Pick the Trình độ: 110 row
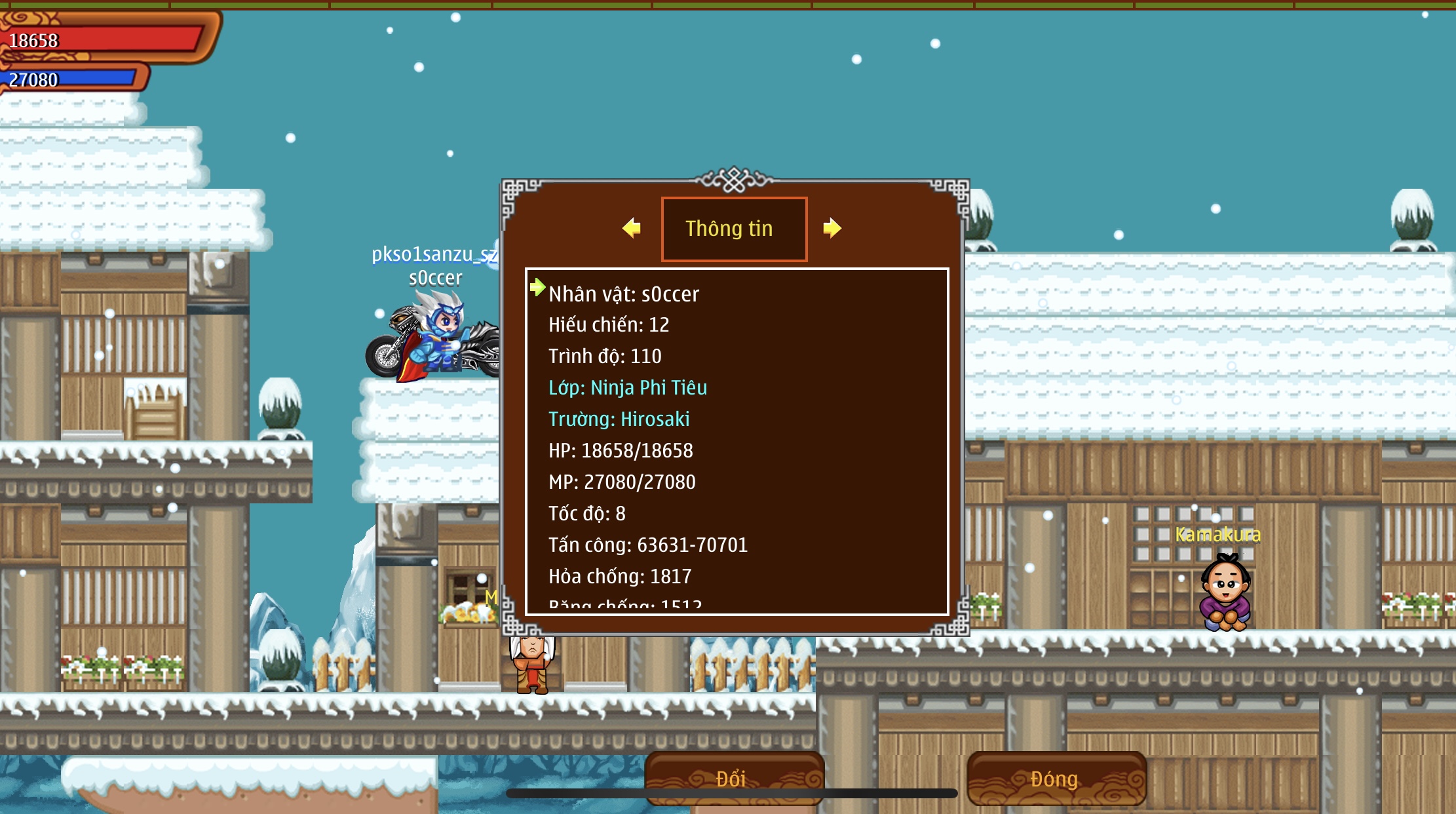1456x814 pixels. point(605,356)
